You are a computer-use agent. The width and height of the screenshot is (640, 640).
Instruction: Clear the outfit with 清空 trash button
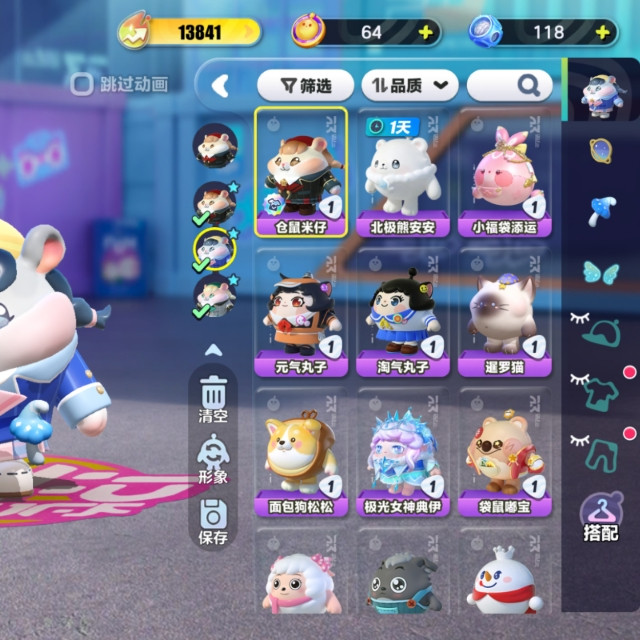coord(214,397)
